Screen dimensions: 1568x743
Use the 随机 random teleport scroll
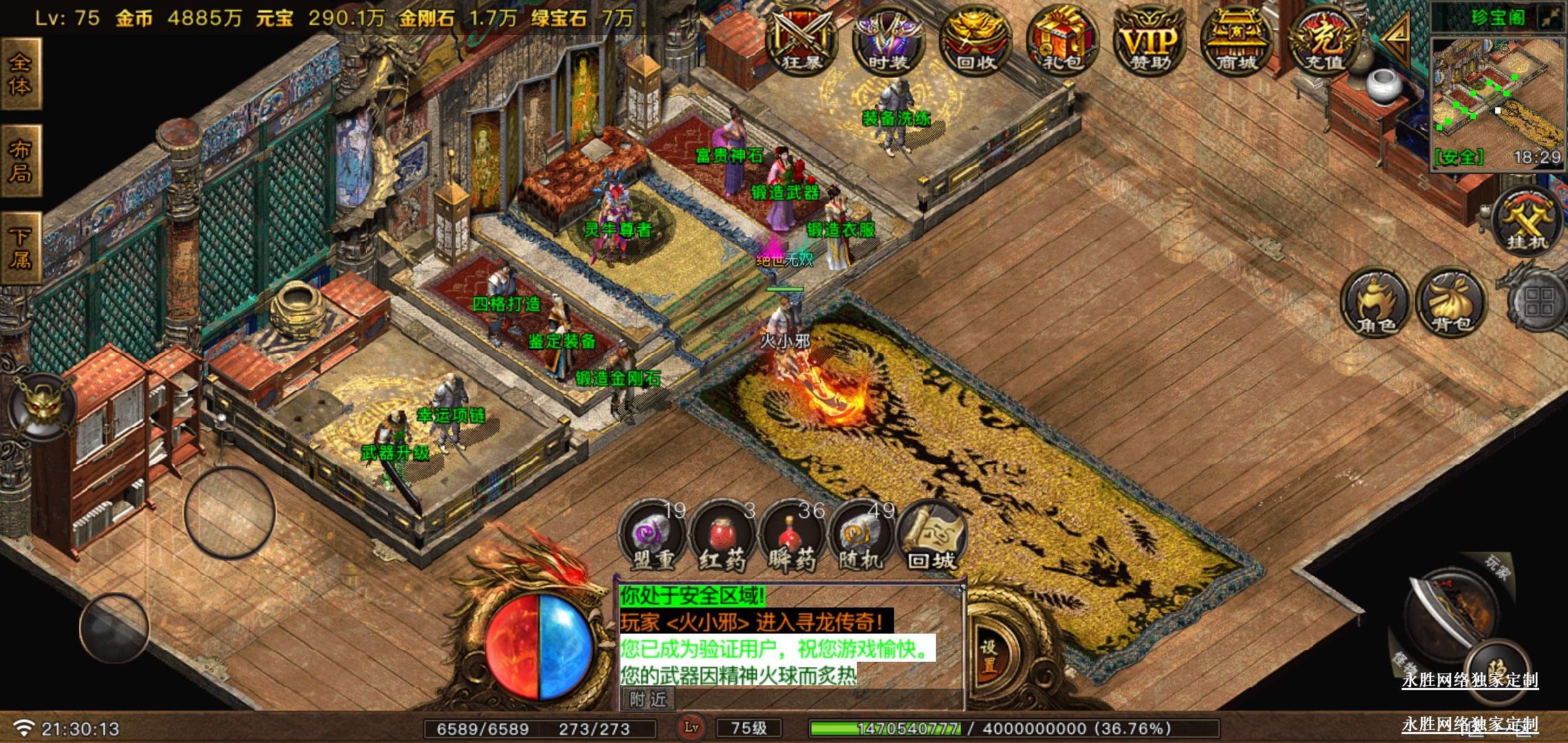coord(862,537)
